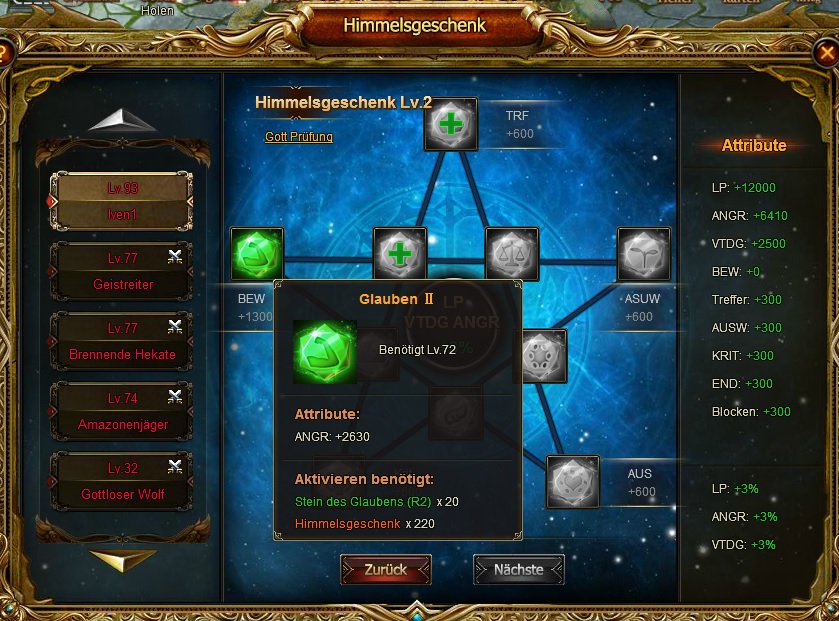Viewport: 839px width, 621px height.
Task: Click the gray scales node
Action: (x=511, y=254)
